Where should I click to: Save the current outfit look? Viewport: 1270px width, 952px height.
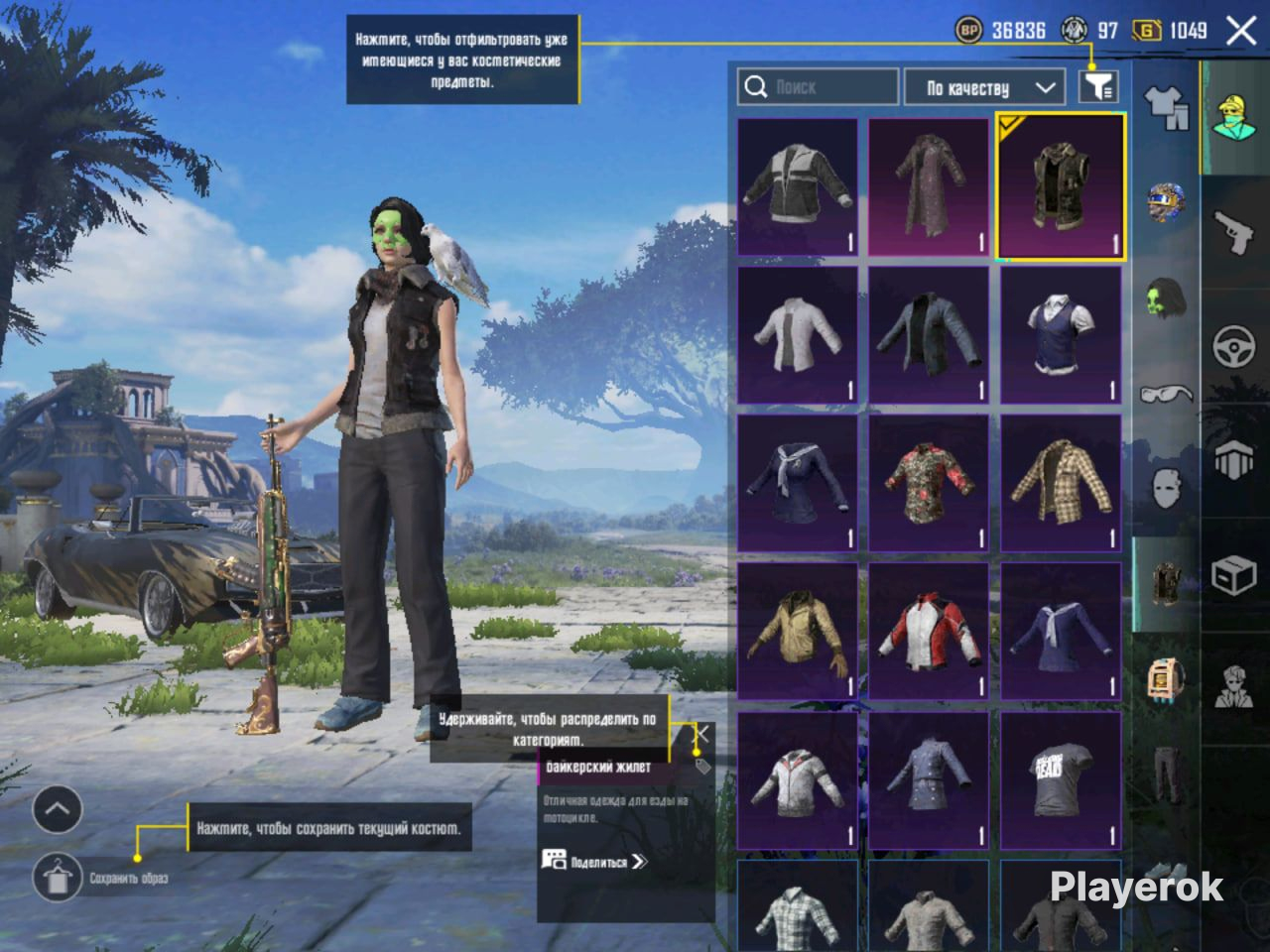pyautogui.click(x=58, y=878)
